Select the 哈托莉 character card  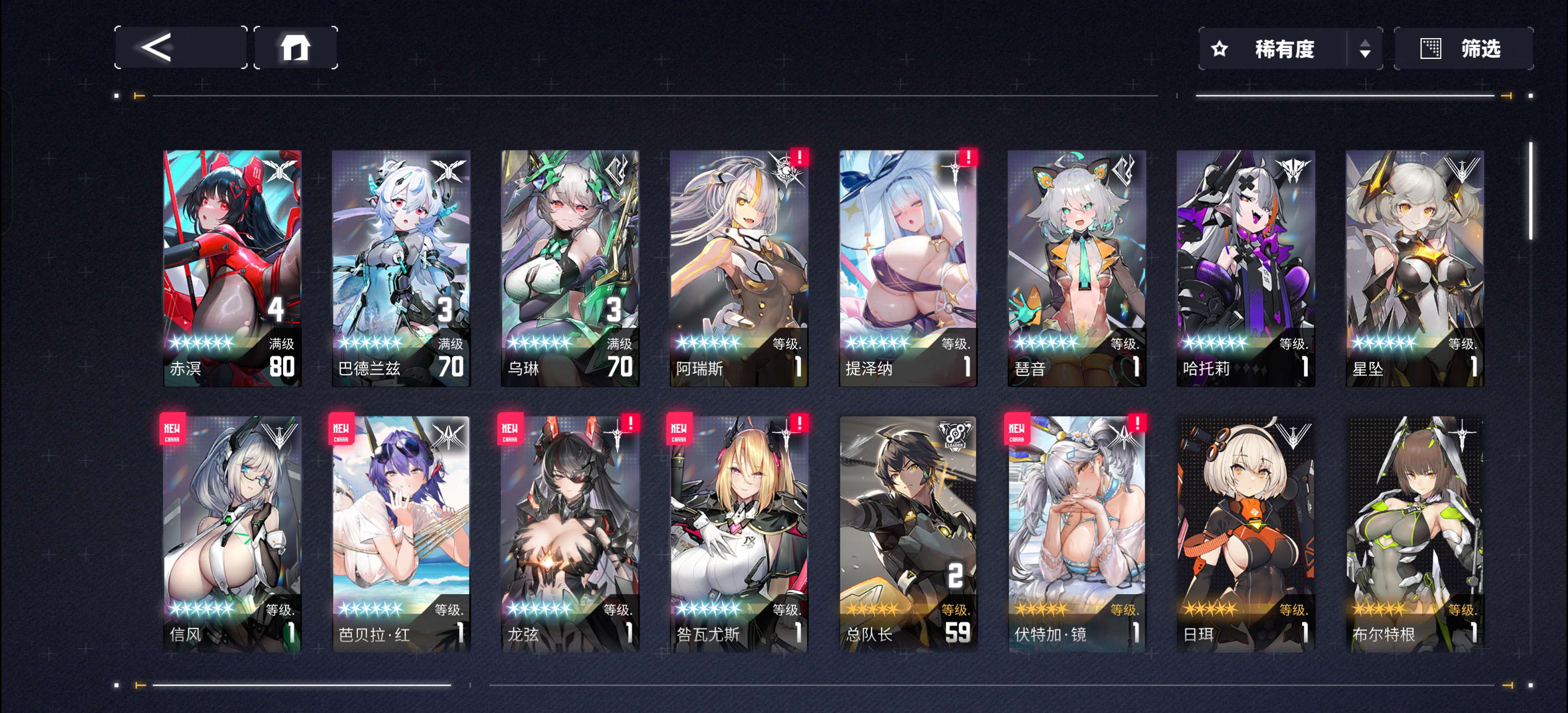[1245, 268]
